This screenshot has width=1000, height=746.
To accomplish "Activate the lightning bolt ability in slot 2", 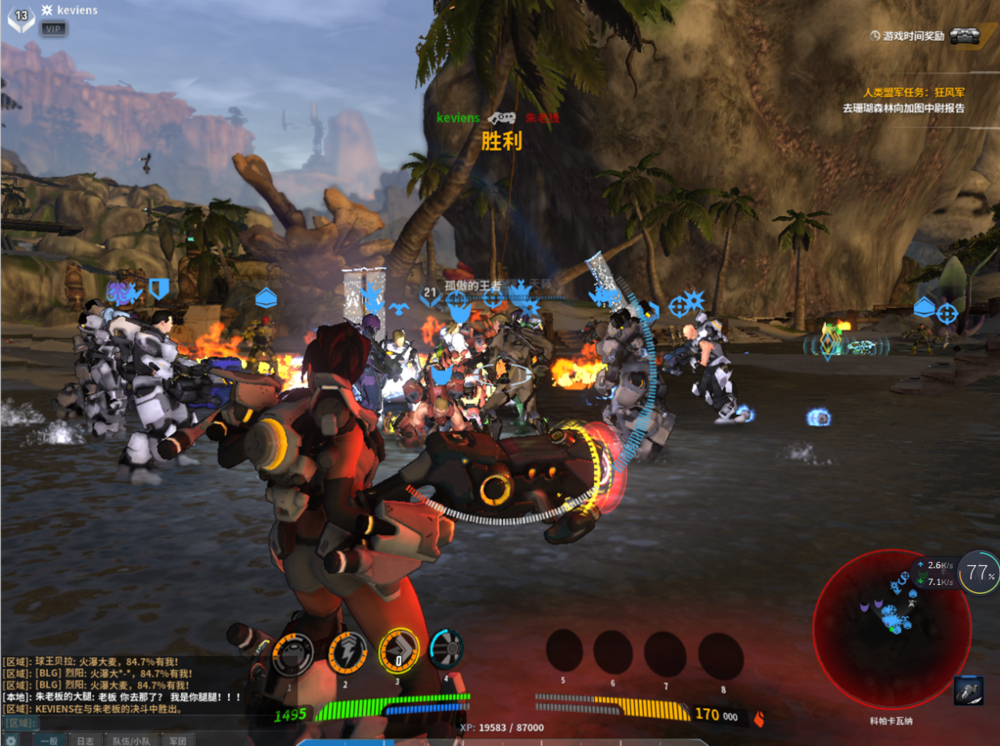I will point(347,652).
